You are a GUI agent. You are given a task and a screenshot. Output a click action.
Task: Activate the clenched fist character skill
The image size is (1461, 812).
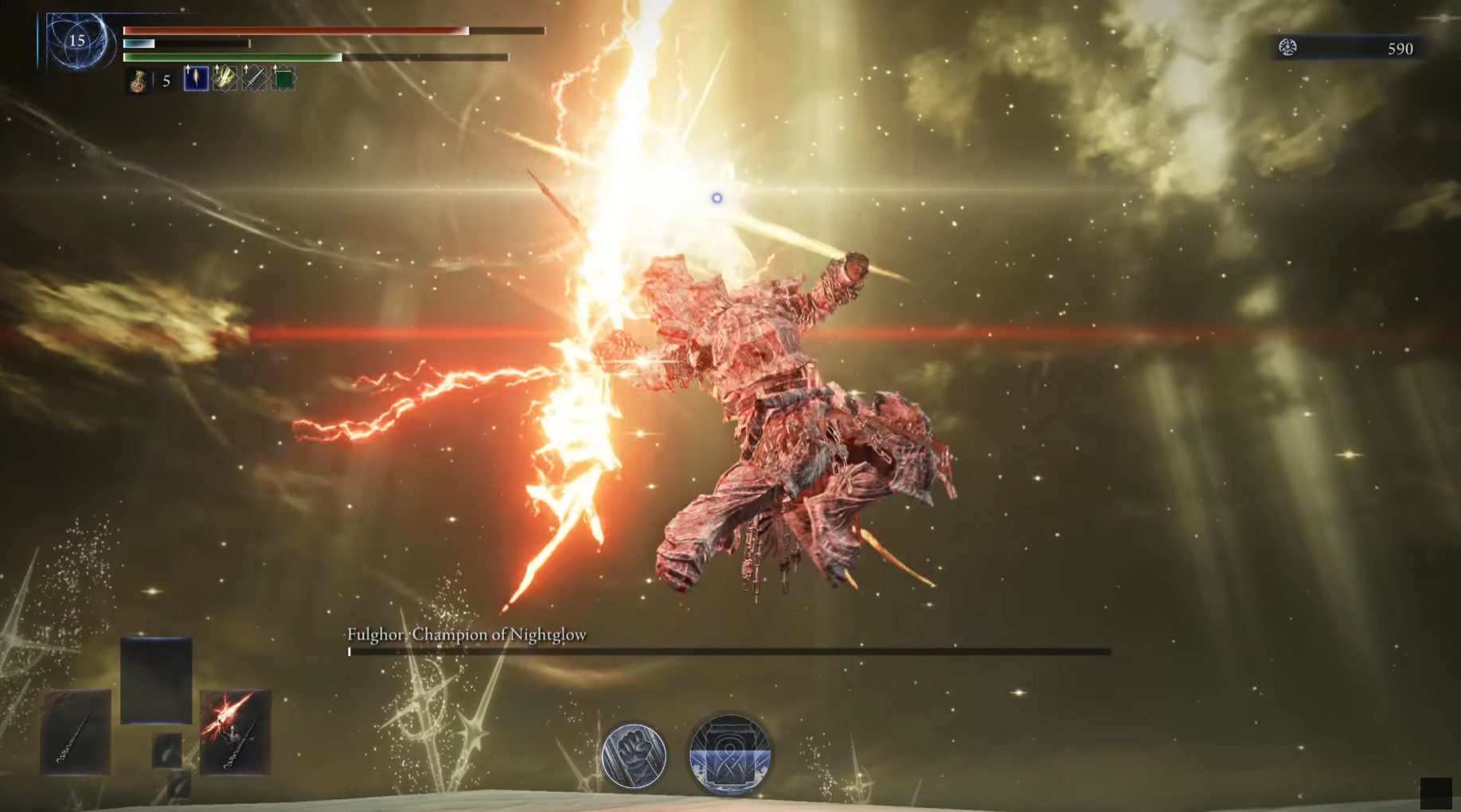pyautogui.click(x=634, y=755)
